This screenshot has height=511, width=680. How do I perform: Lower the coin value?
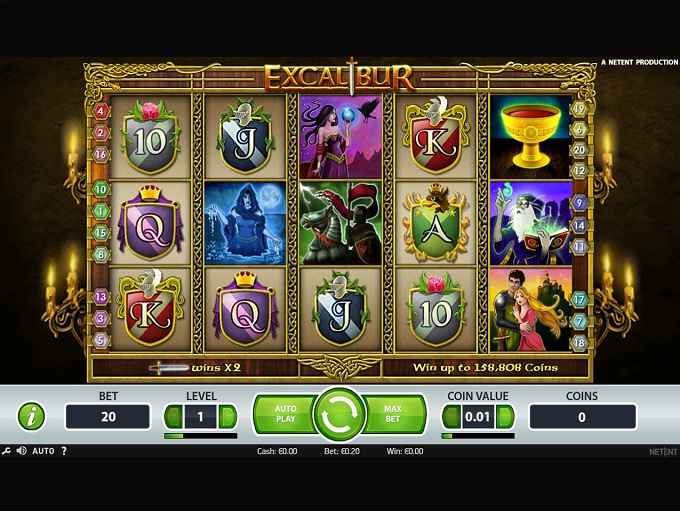point(450,416)
